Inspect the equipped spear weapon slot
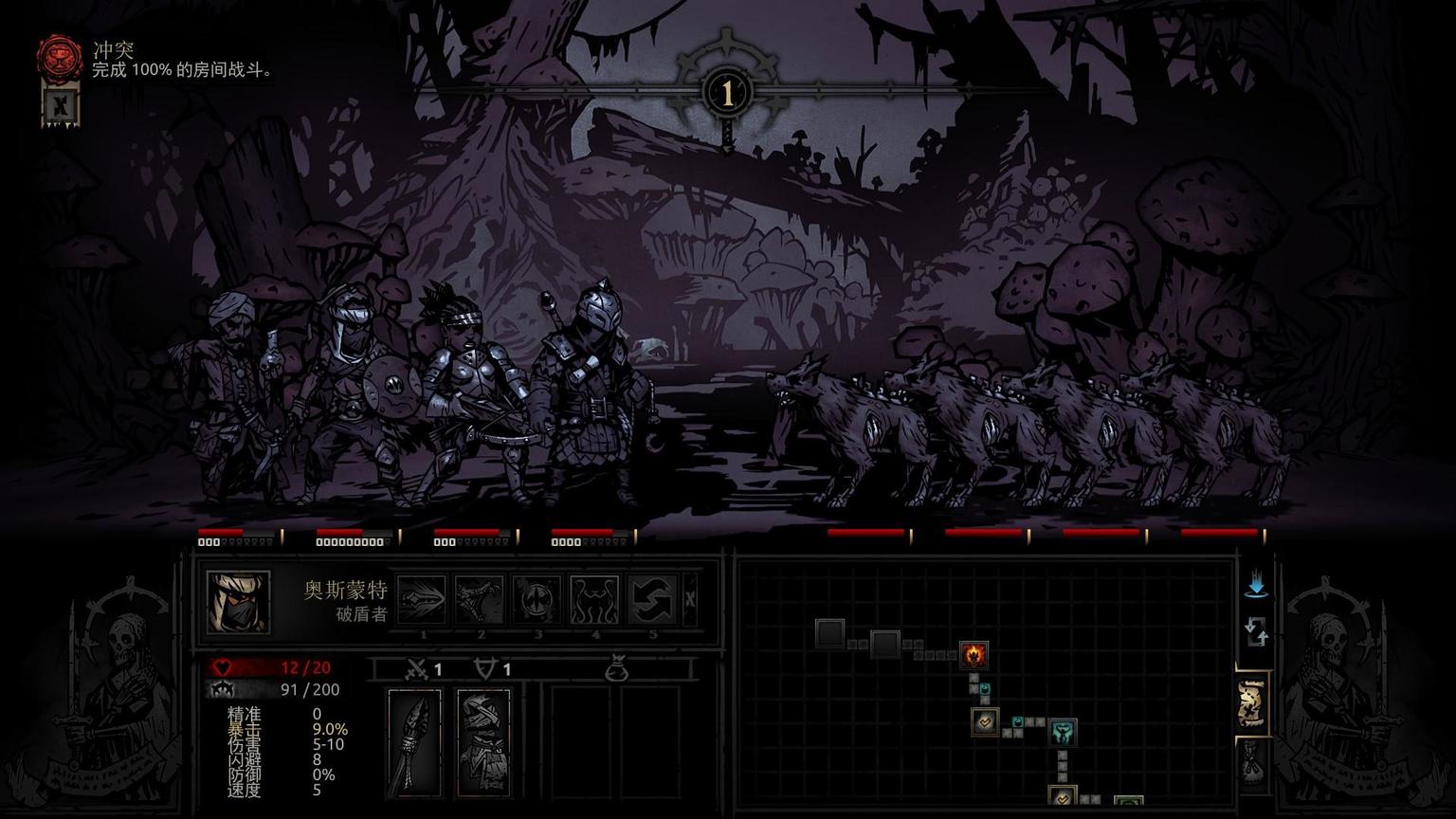This screenshot has height=819, width=1456. point(414,742)
